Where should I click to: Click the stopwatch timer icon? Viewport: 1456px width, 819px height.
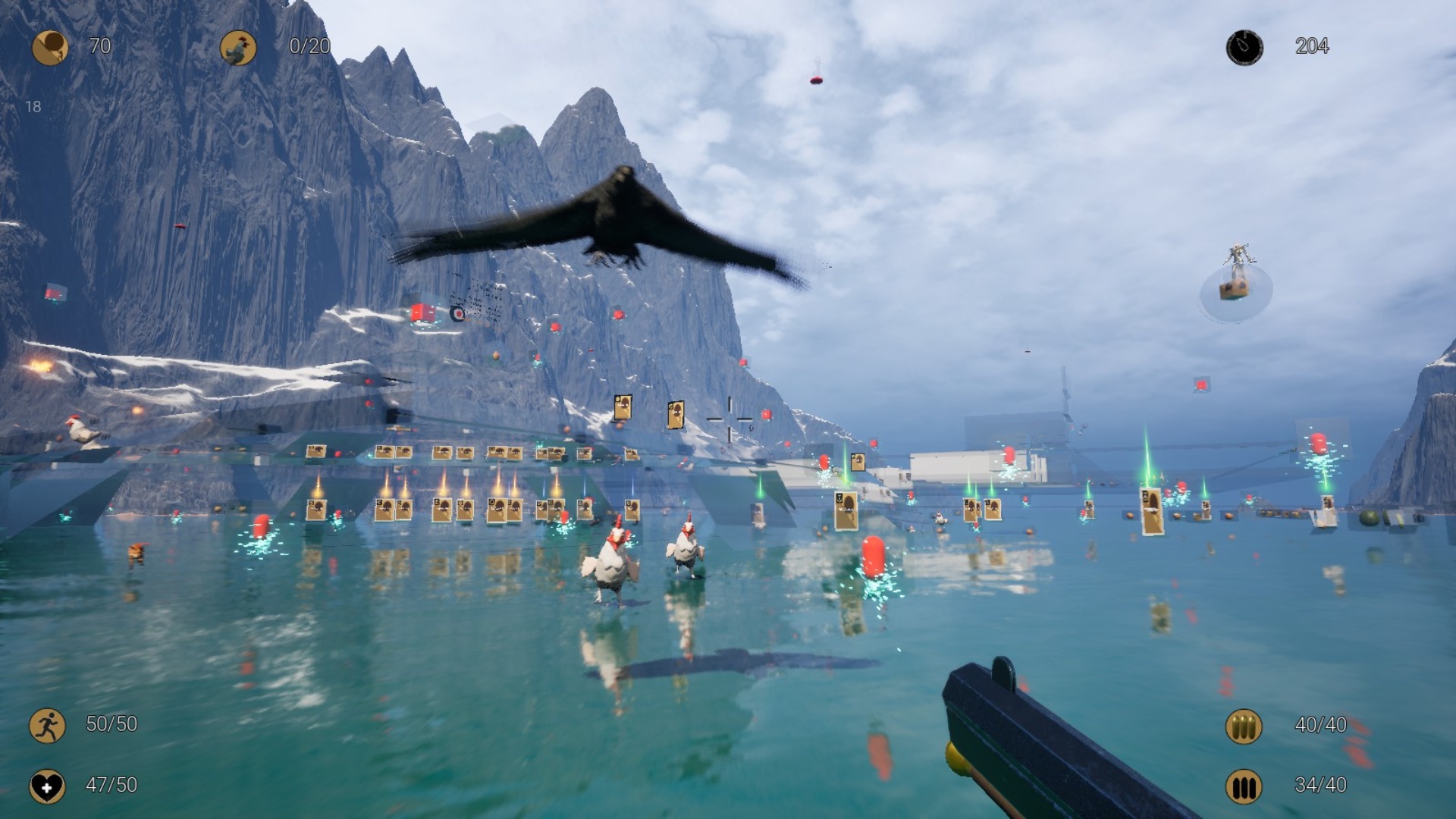pos(1244,47)
